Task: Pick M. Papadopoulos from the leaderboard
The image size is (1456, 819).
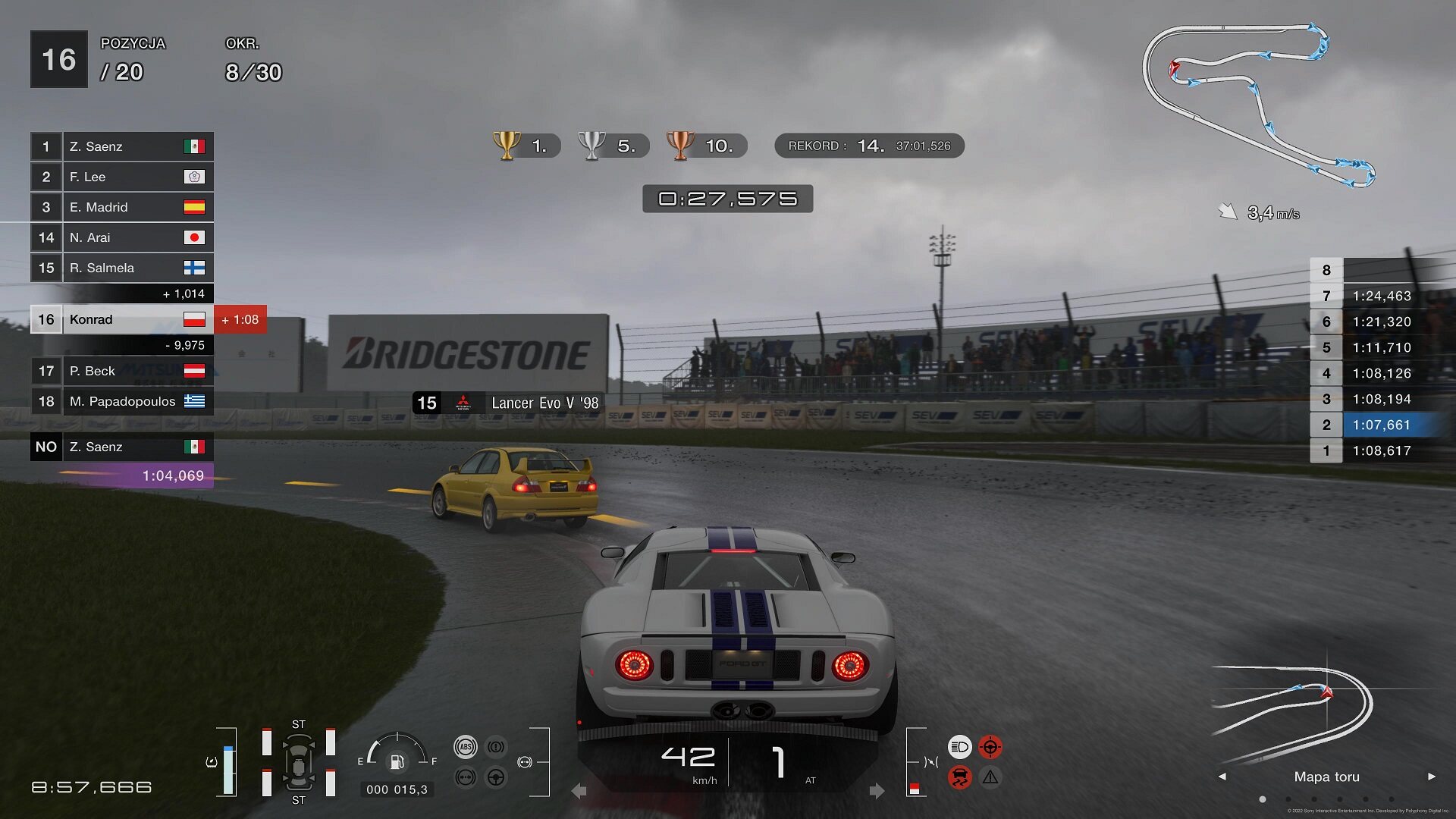Action: point(121,401)
